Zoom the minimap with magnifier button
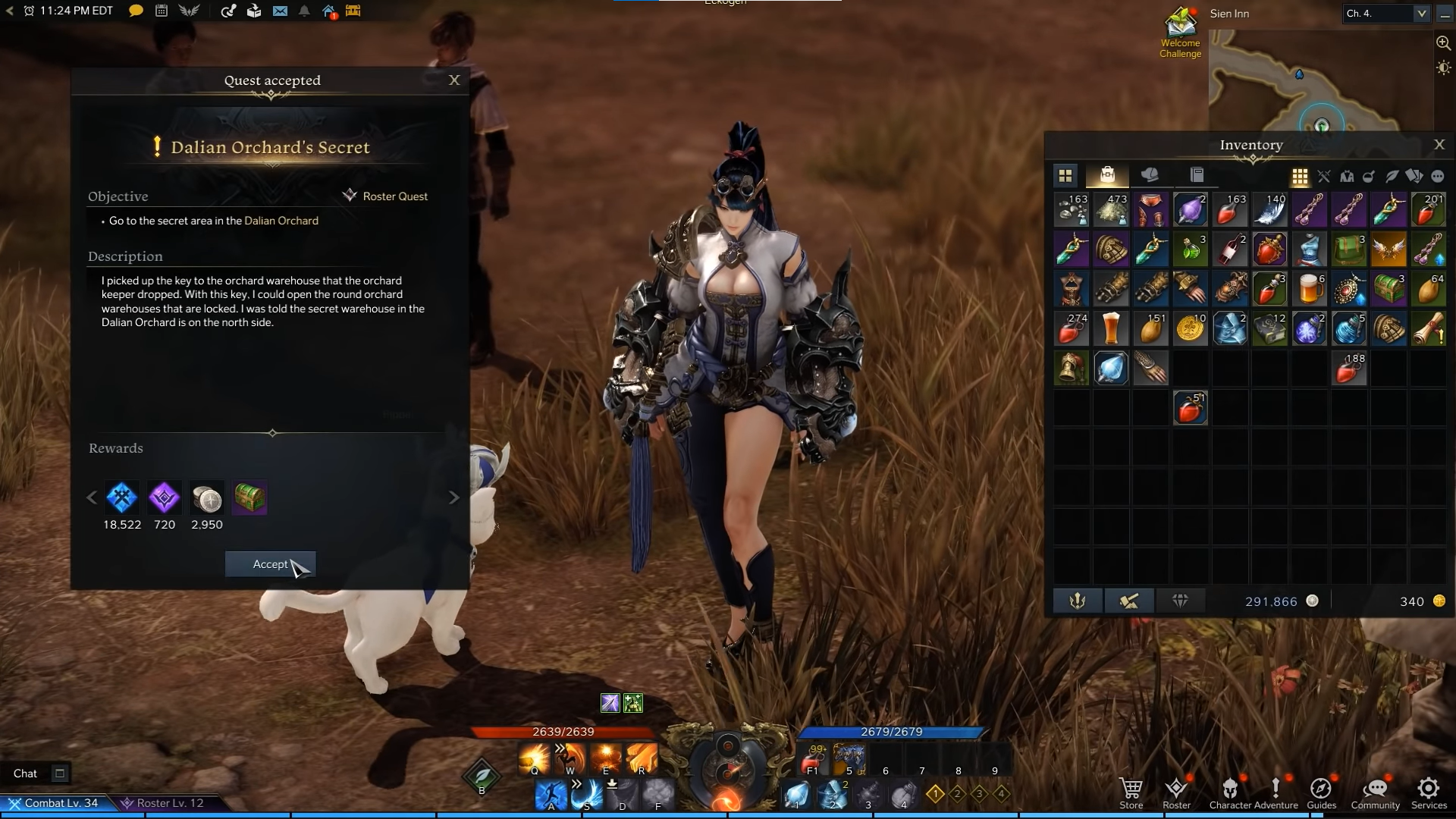The width and height of the screenshot is (1456, 819). point(1443,43)
